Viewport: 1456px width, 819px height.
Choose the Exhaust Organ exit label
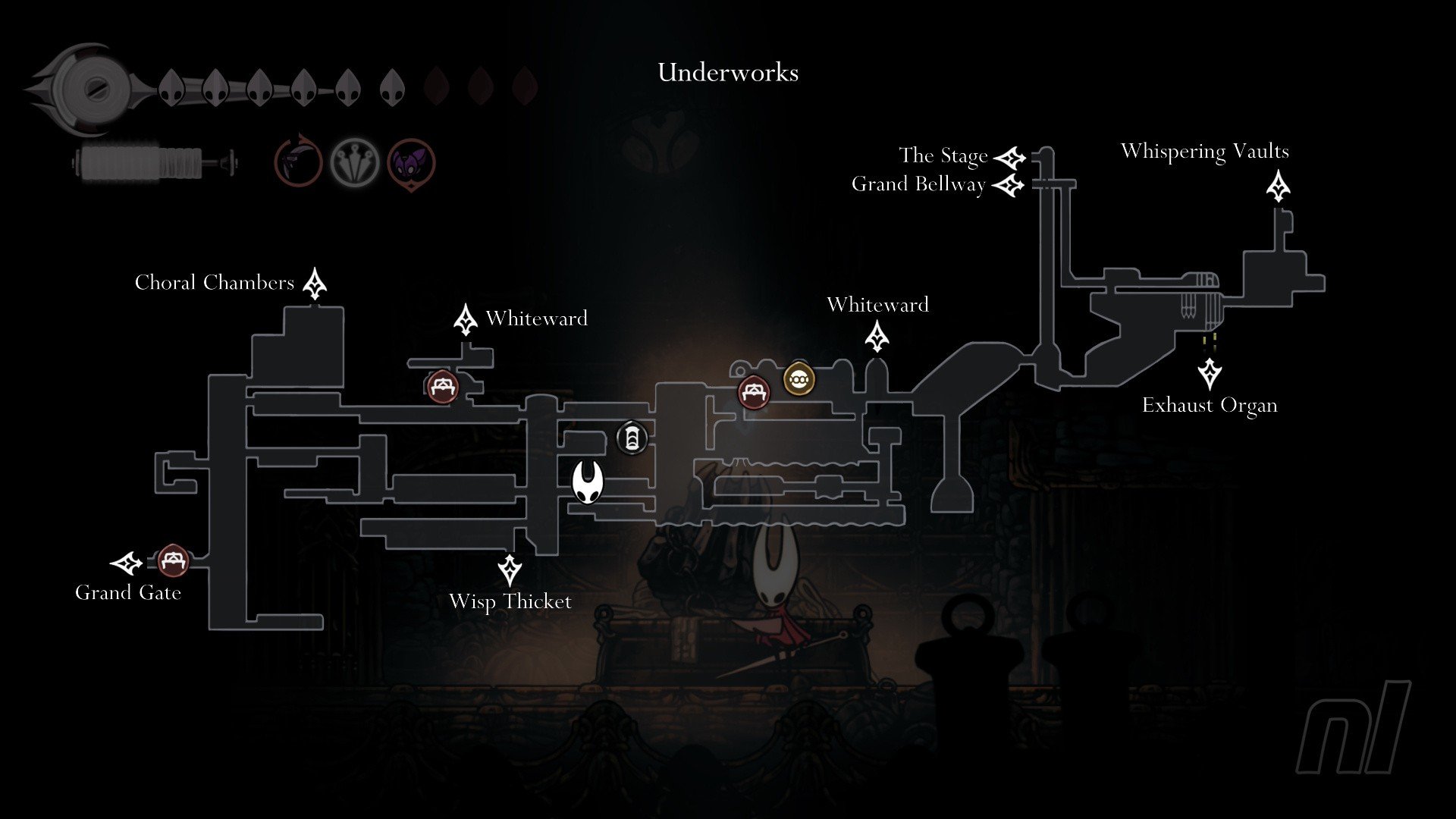coord(1210,406)
